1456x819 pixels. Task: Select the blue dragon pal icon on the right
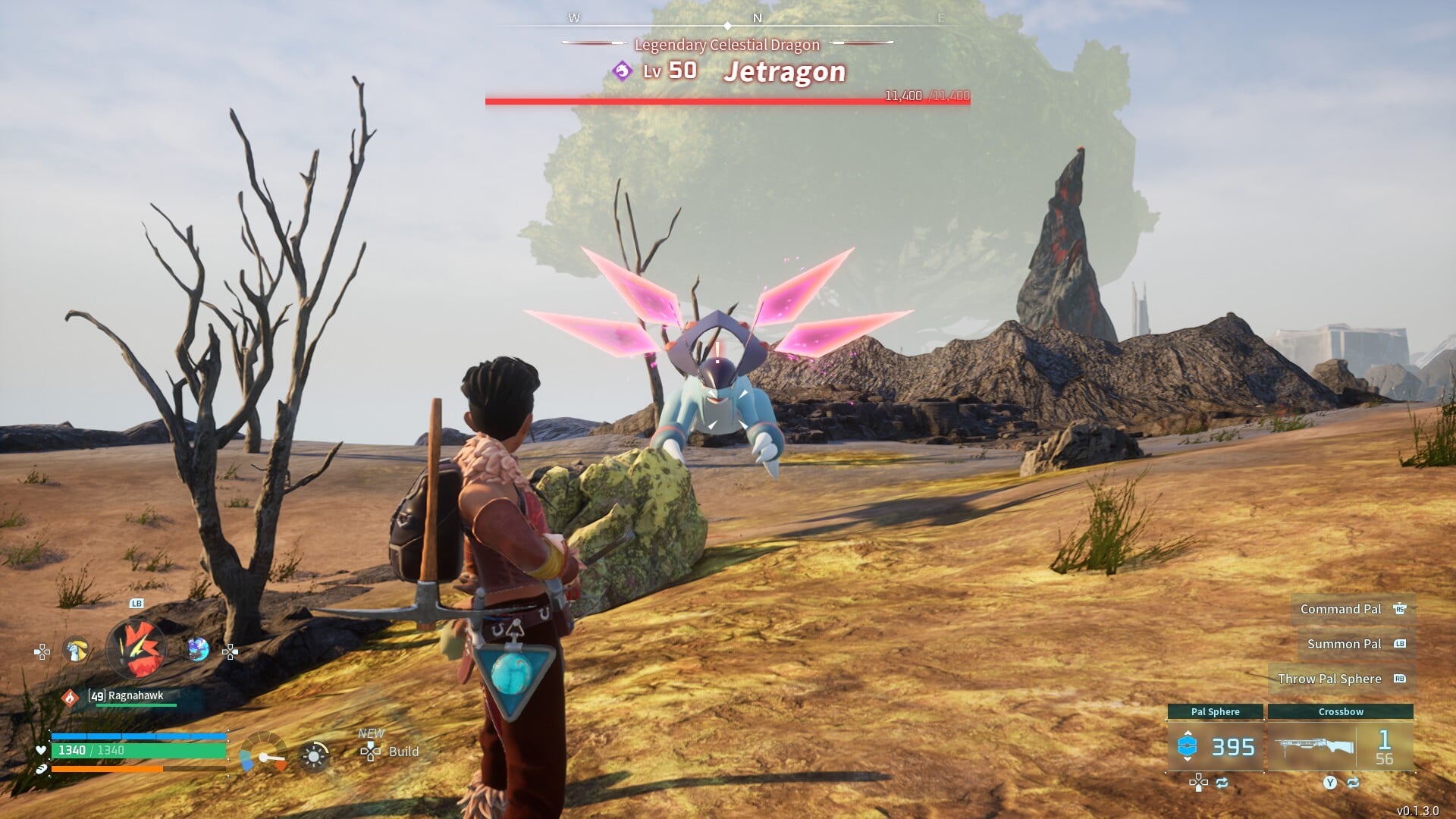point(197,649)
